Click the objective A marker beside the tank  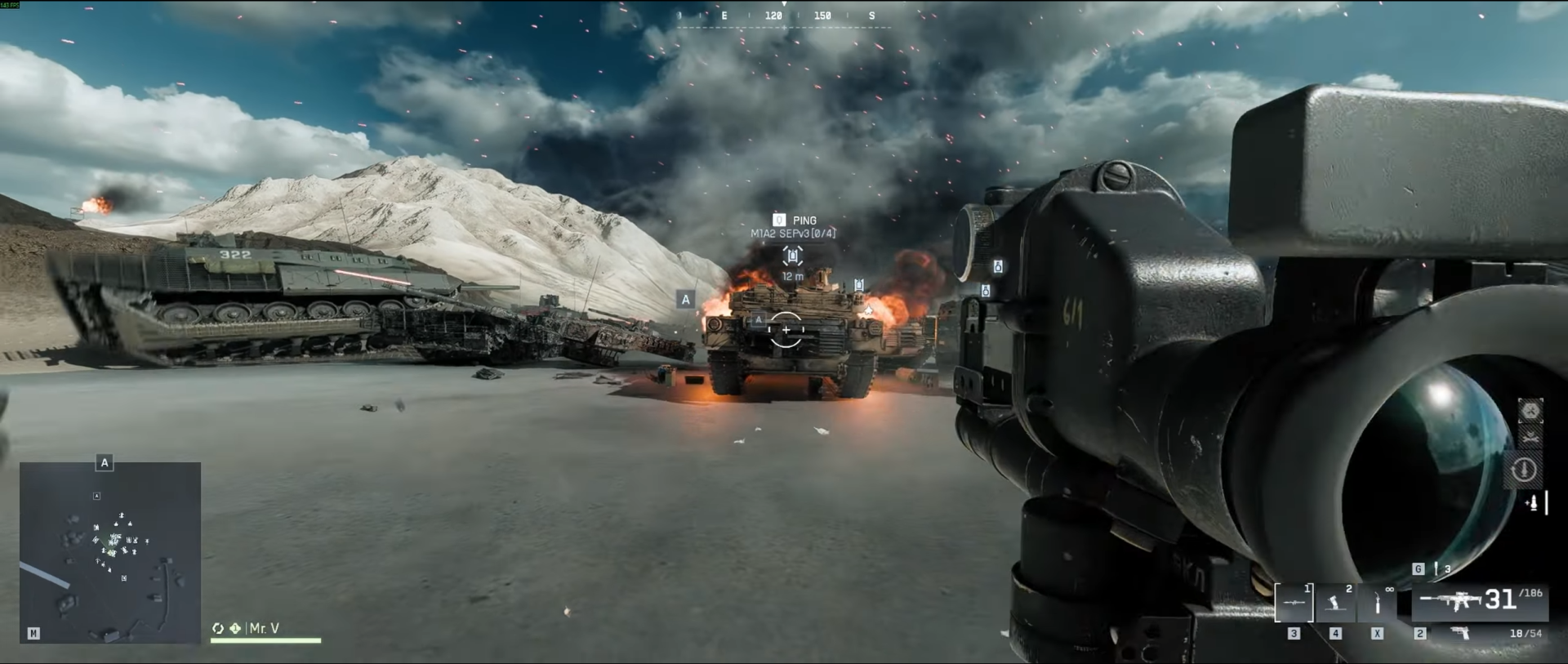[686, 300]
